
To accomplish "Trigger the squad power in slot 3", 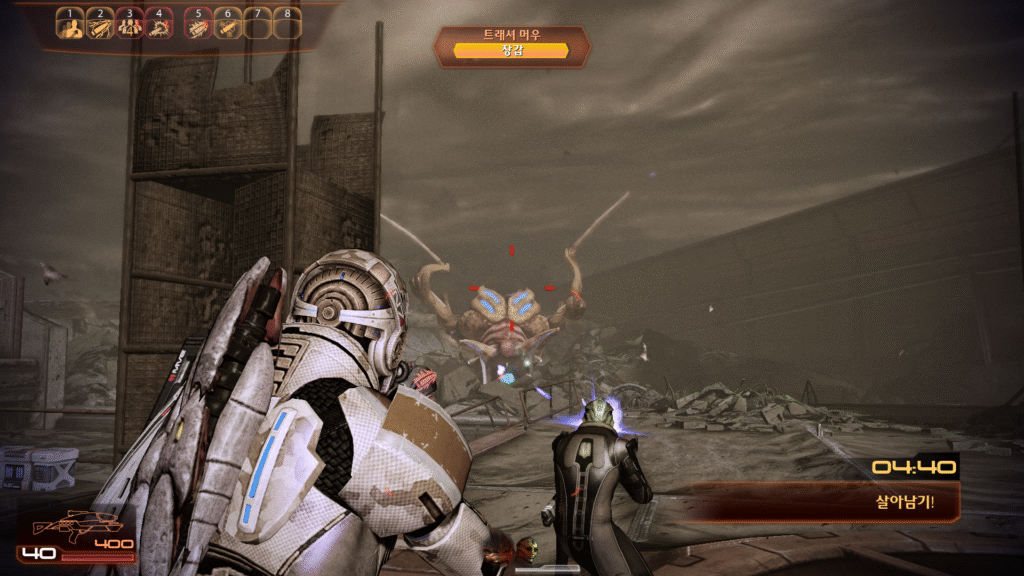I will pyautogui.click(x=130, y=26).
